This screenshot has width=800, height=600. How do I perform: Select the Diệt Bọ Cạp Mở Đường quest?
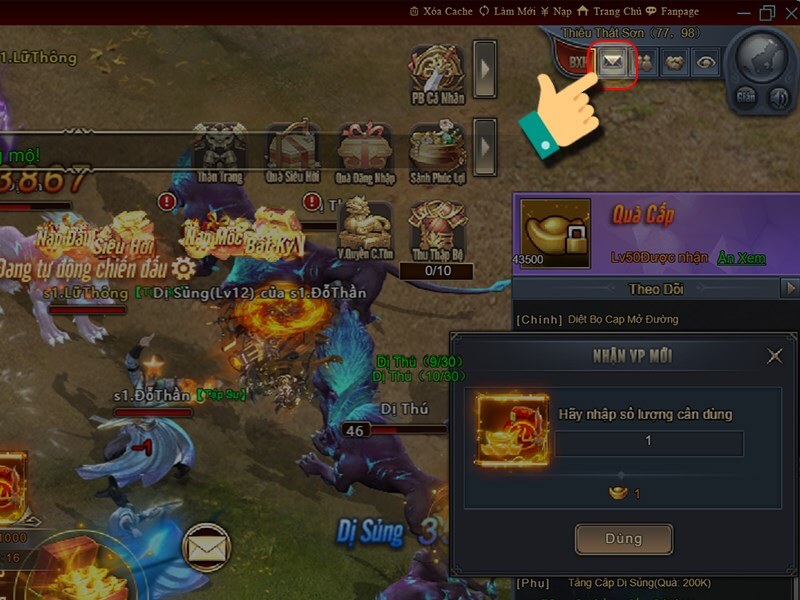click(611, 319)
